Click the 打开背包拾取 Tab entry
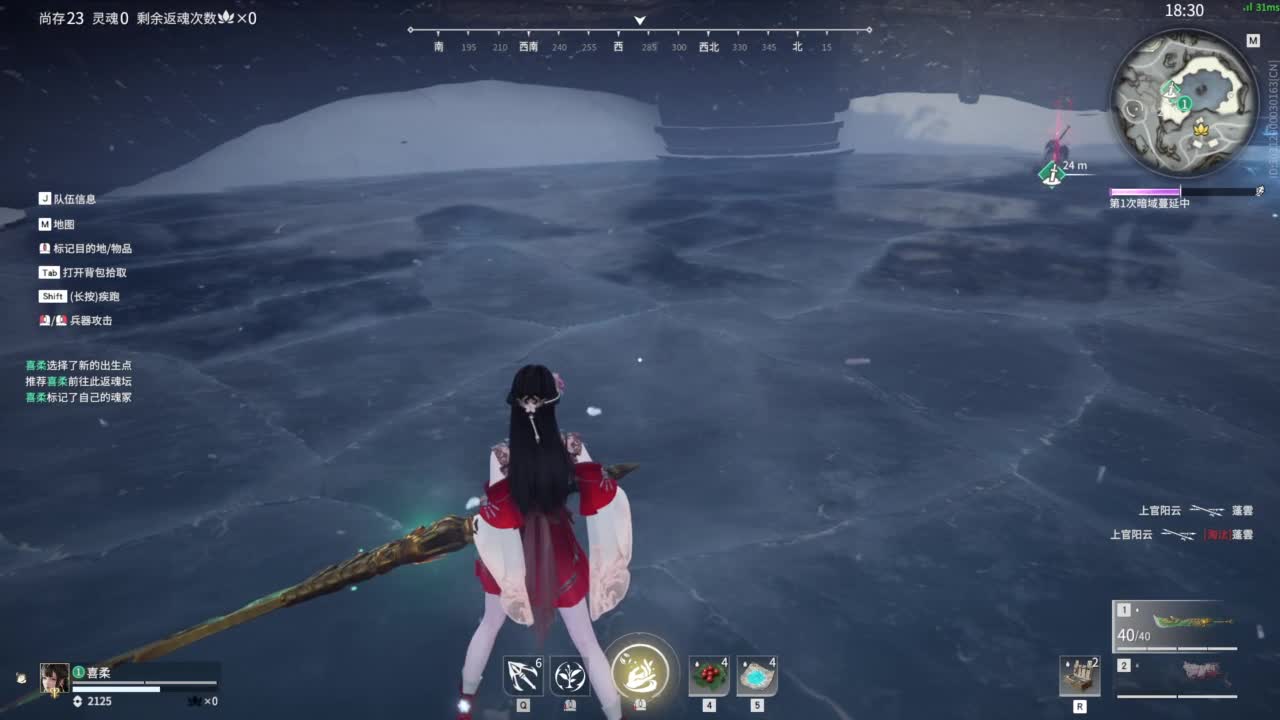The image size is (1280, 720). 84,272
